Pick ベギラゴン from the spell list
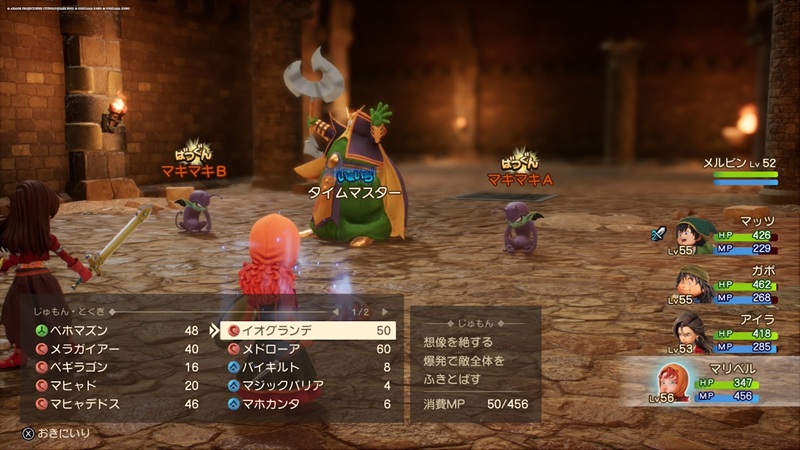Viewport: 800px width, 450px height. pyautogui.click(x=110, y=366)
